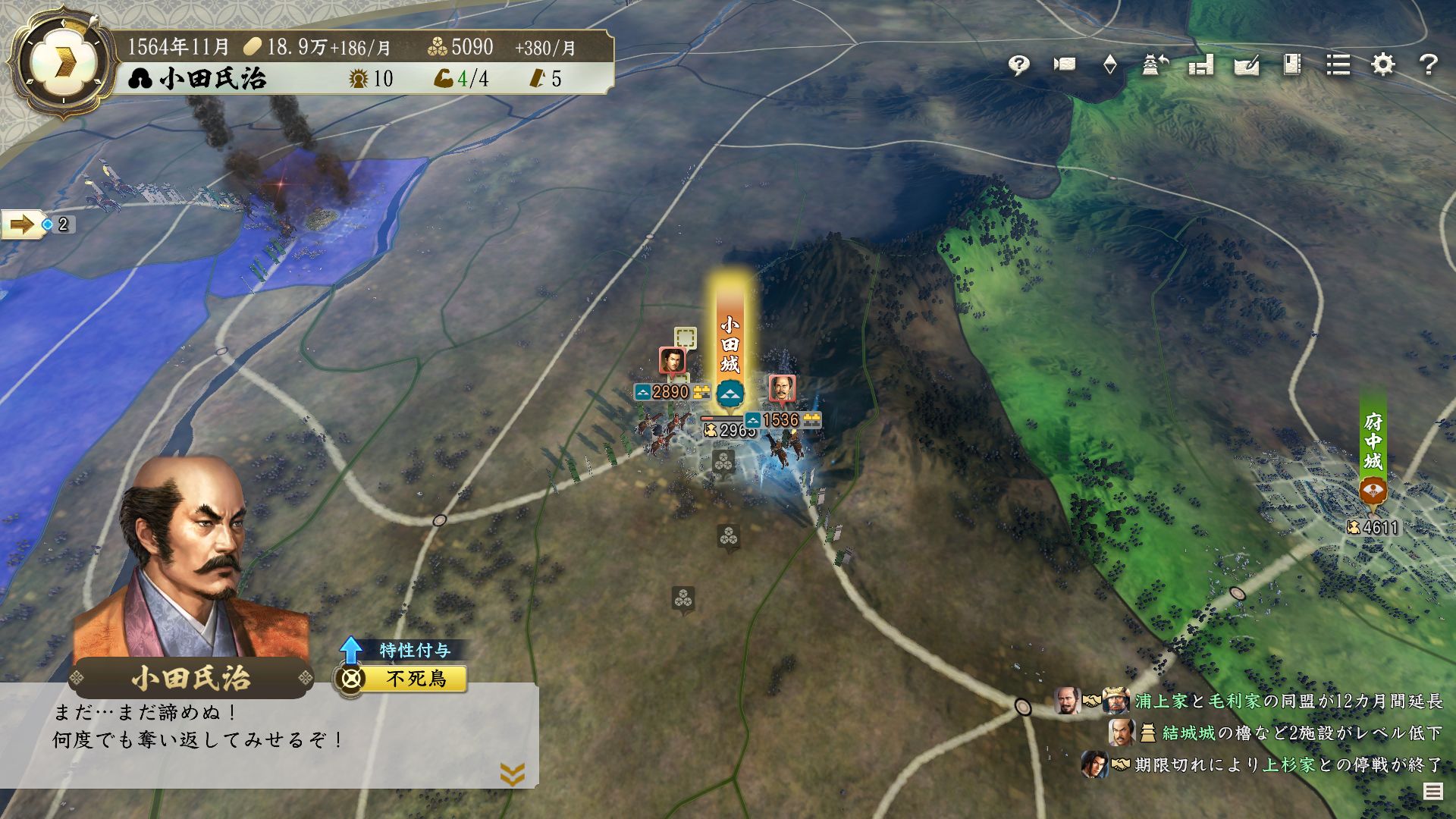Advance the dialogue with the yellow chevrons
This screenshot has height=819, width=1456.
[x=513, y=773]
